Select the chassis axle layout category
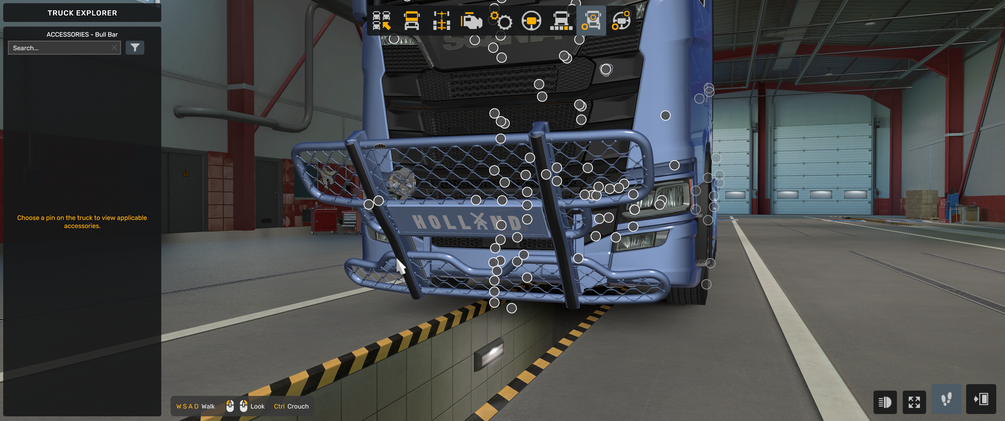The width and height of the screenshot is (1005, 421). [x=441, y=20]
